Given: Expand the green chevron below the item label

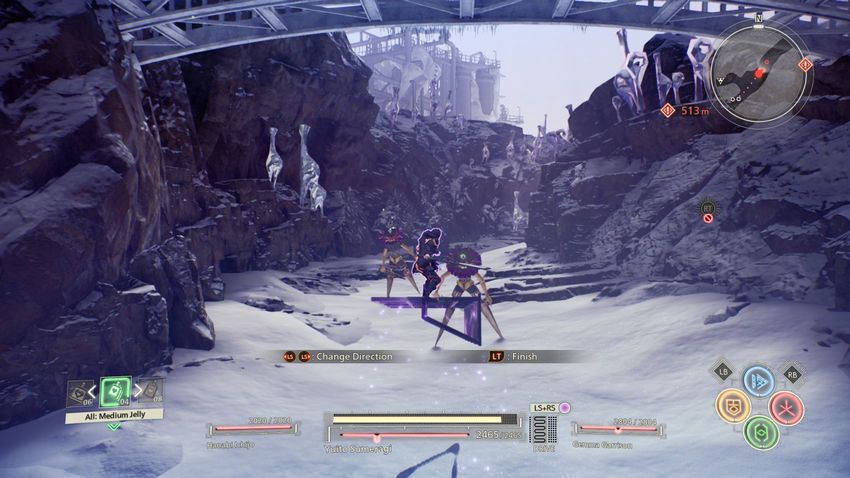Looking at the screenshot, I should coord(114,426).
